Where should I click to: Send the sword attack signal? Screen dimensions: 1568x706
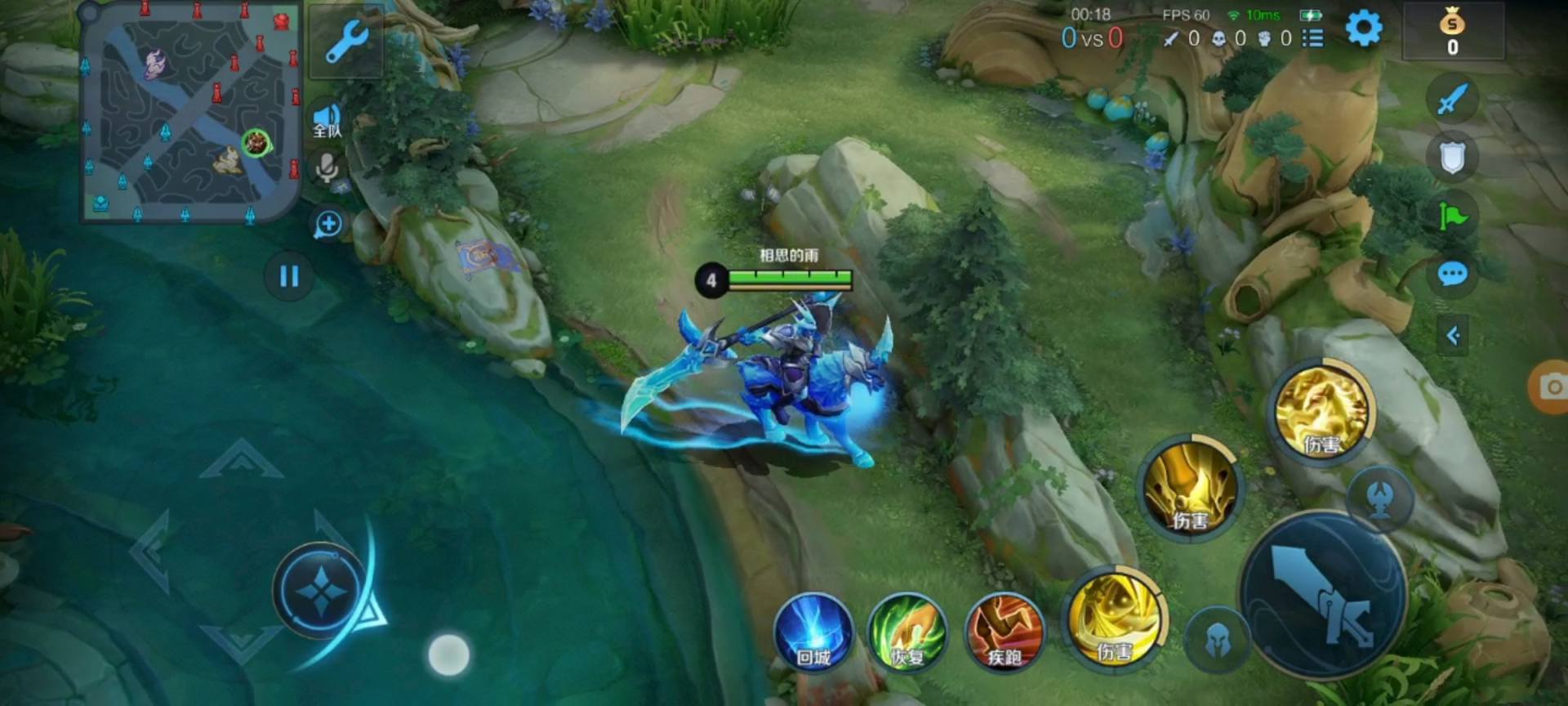pyautogui.click(x=1452, y=101)
